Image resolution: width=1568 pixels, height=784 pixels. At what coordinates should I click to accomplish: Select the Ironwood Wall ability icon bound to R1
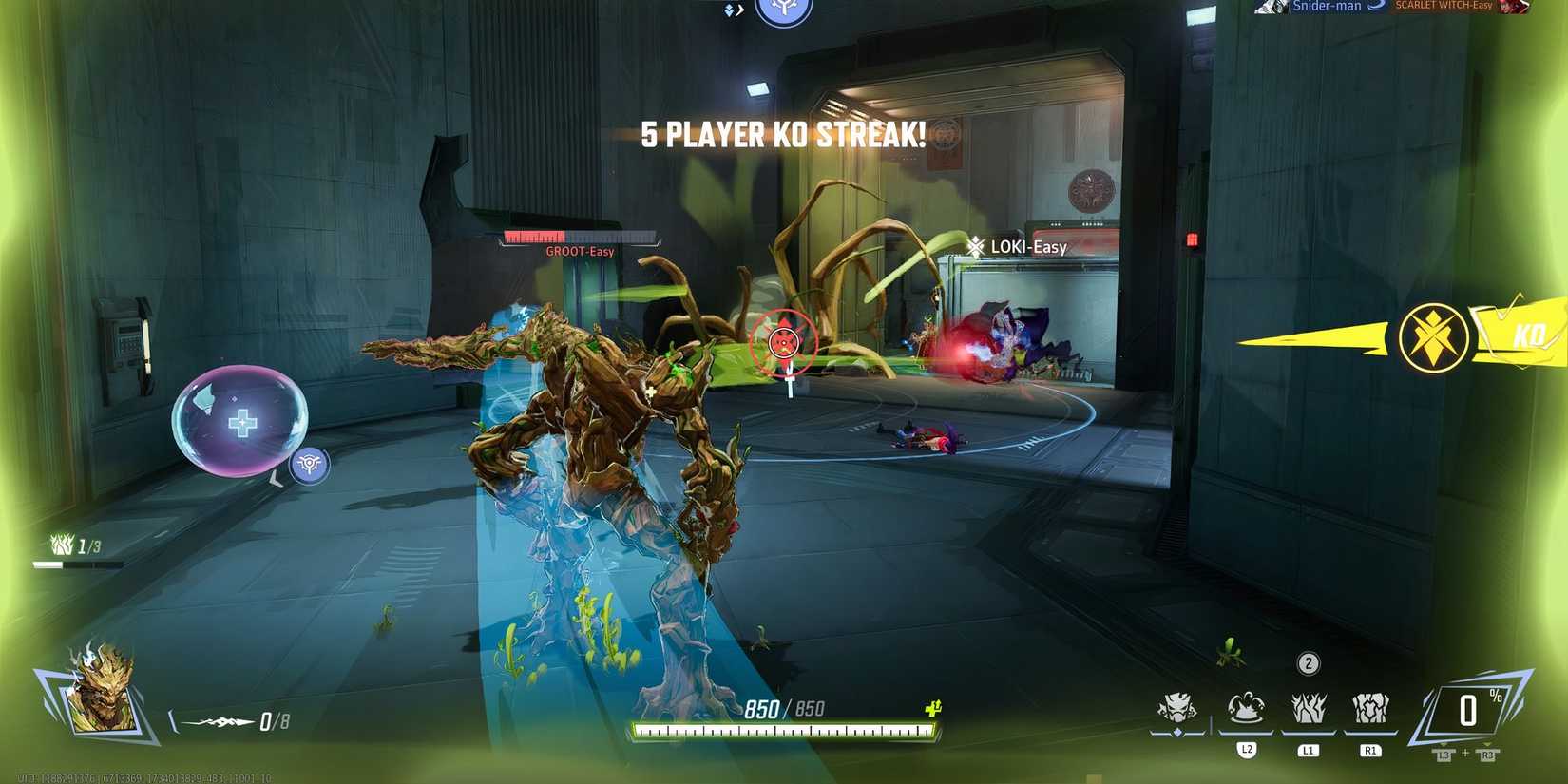point(1371,709)
